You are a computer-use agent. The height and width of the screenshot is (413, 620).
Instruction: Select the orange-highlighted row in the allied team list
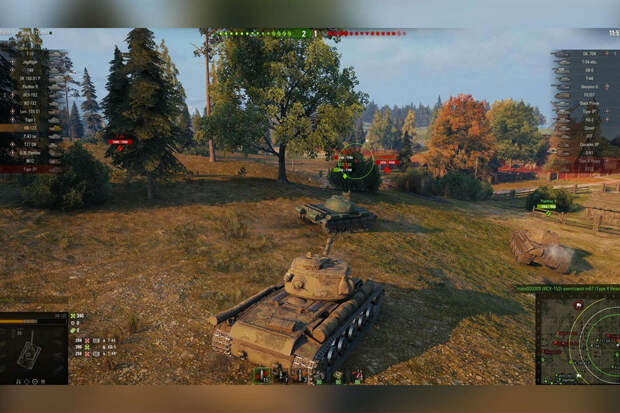(28, 128)
